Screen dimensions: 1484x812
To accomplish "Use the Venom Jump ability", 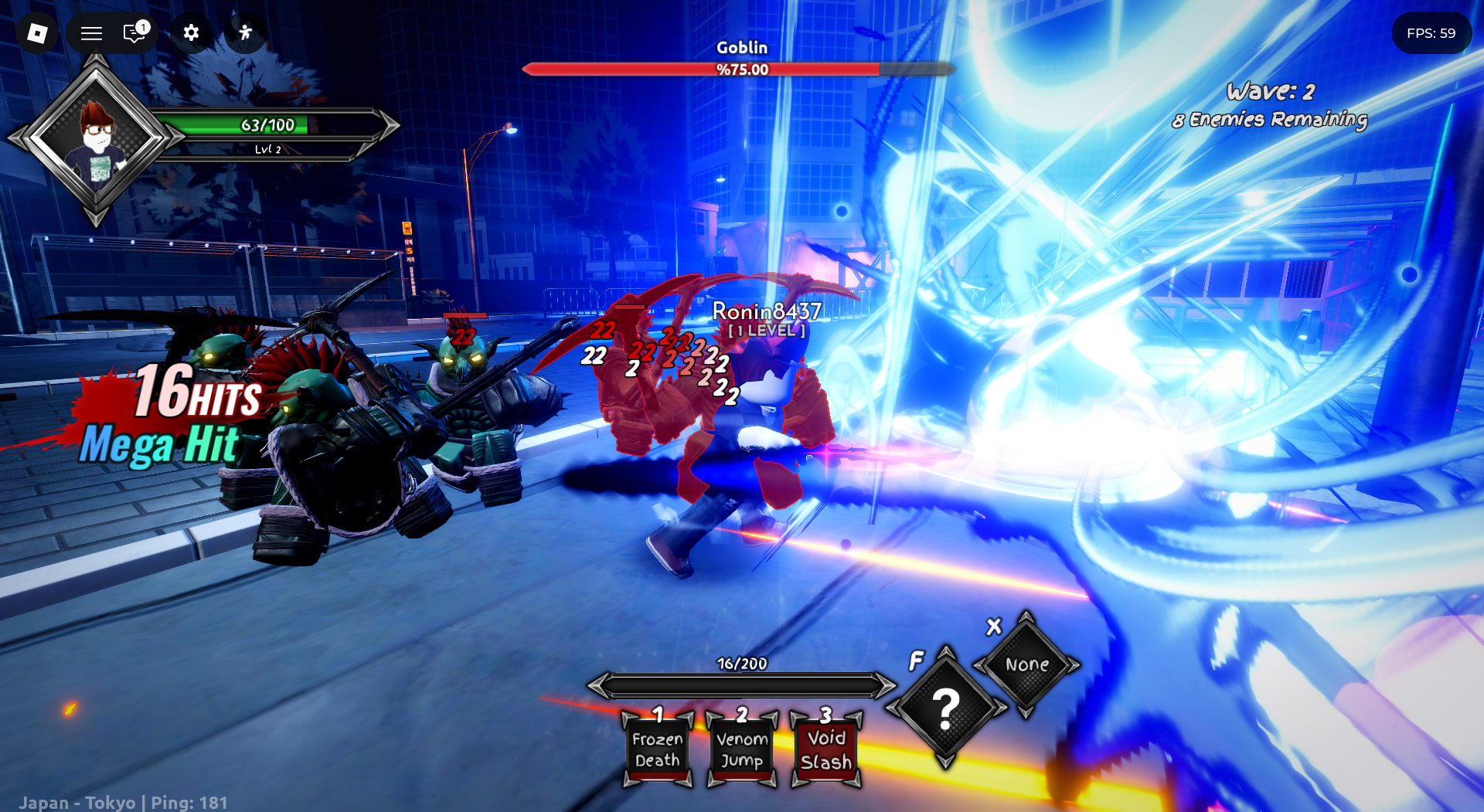I will (742, 749).
